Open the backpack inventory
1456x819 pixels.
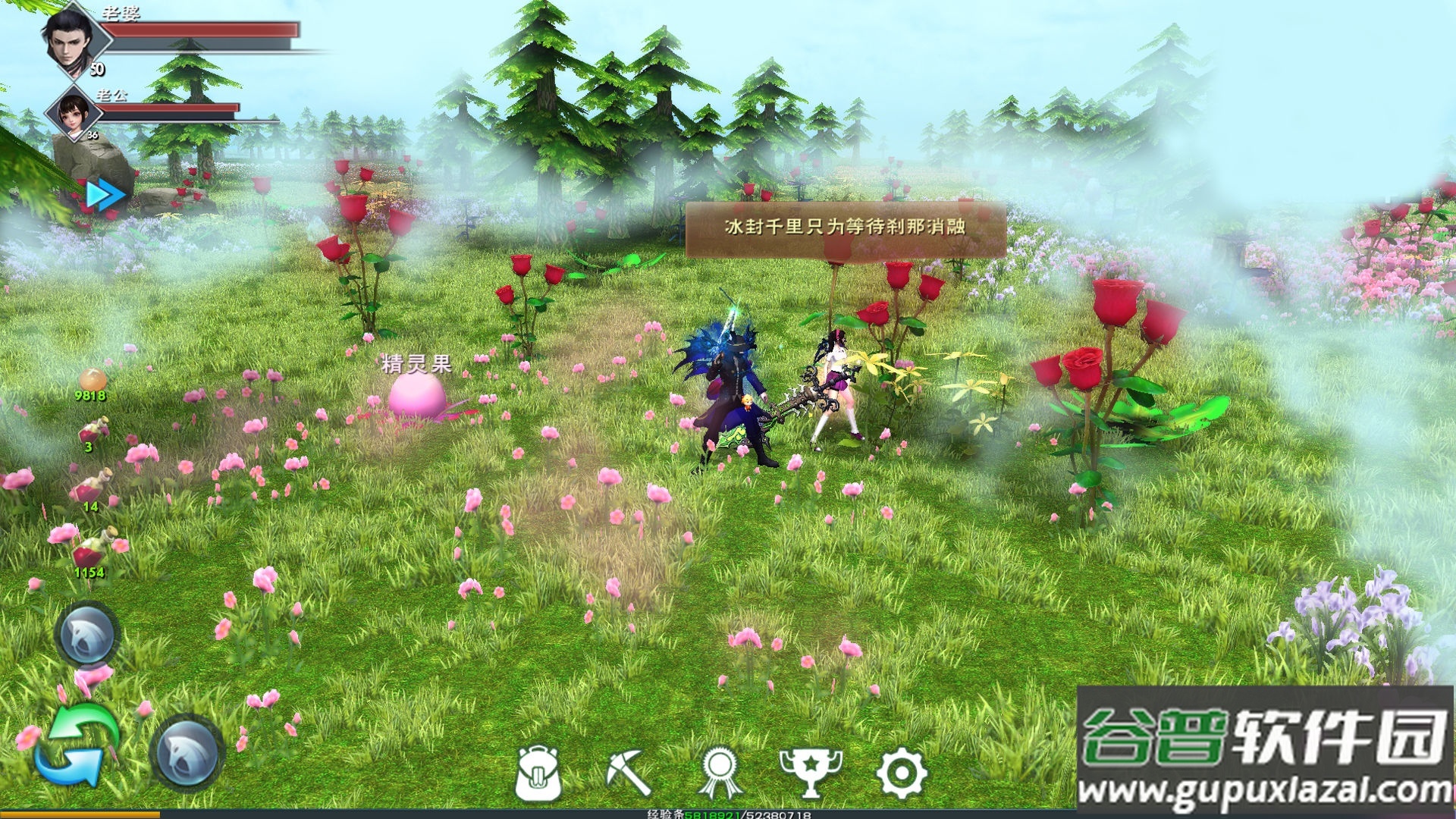click(538, 772)
